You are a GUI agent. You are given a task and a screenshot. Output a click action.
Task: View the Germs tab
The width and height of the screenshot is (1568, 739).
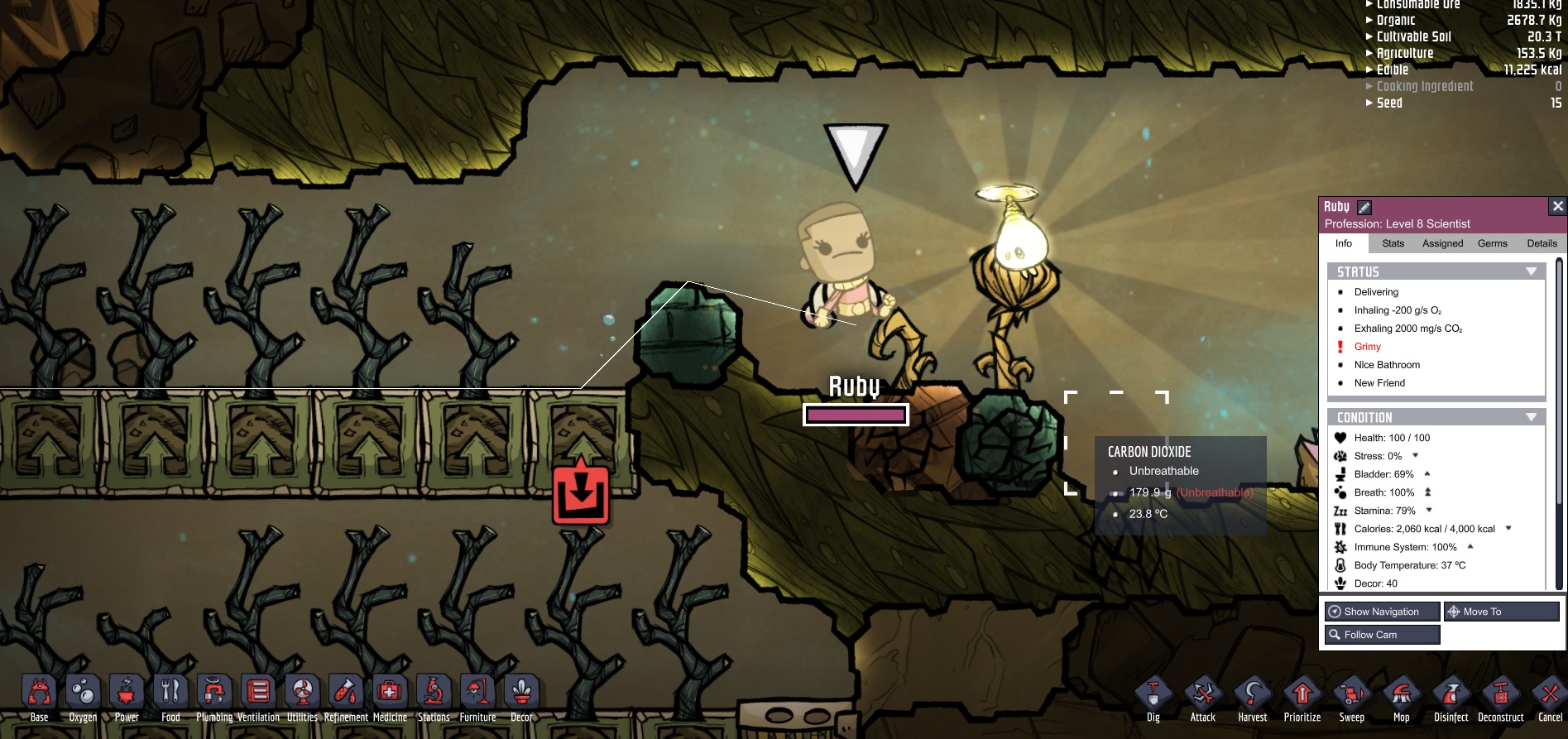coord(1492,243)
